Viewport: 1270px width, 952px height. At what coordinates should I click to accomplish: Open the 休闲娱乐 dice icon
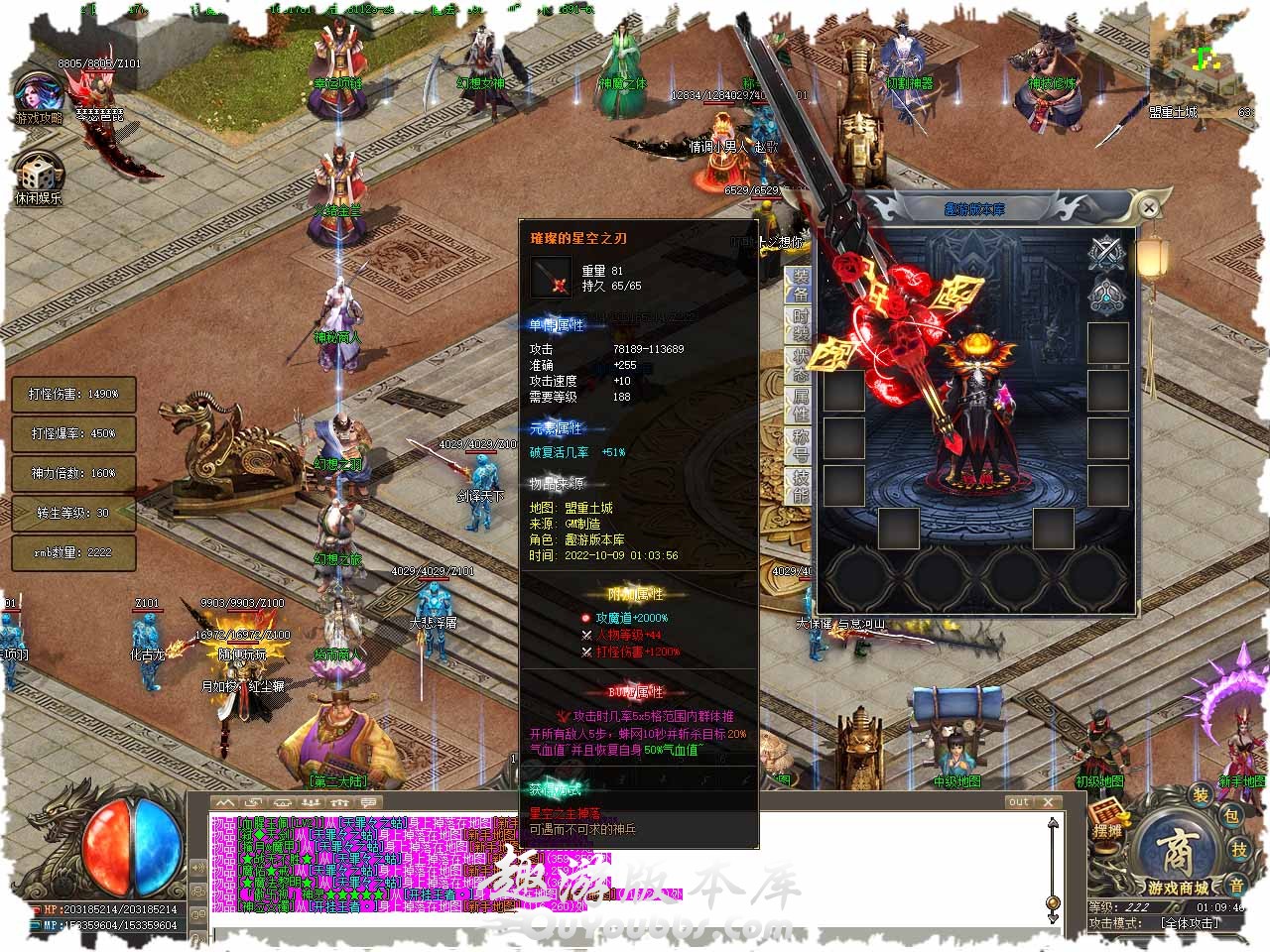pyautogui.click(x=38, y=178)
